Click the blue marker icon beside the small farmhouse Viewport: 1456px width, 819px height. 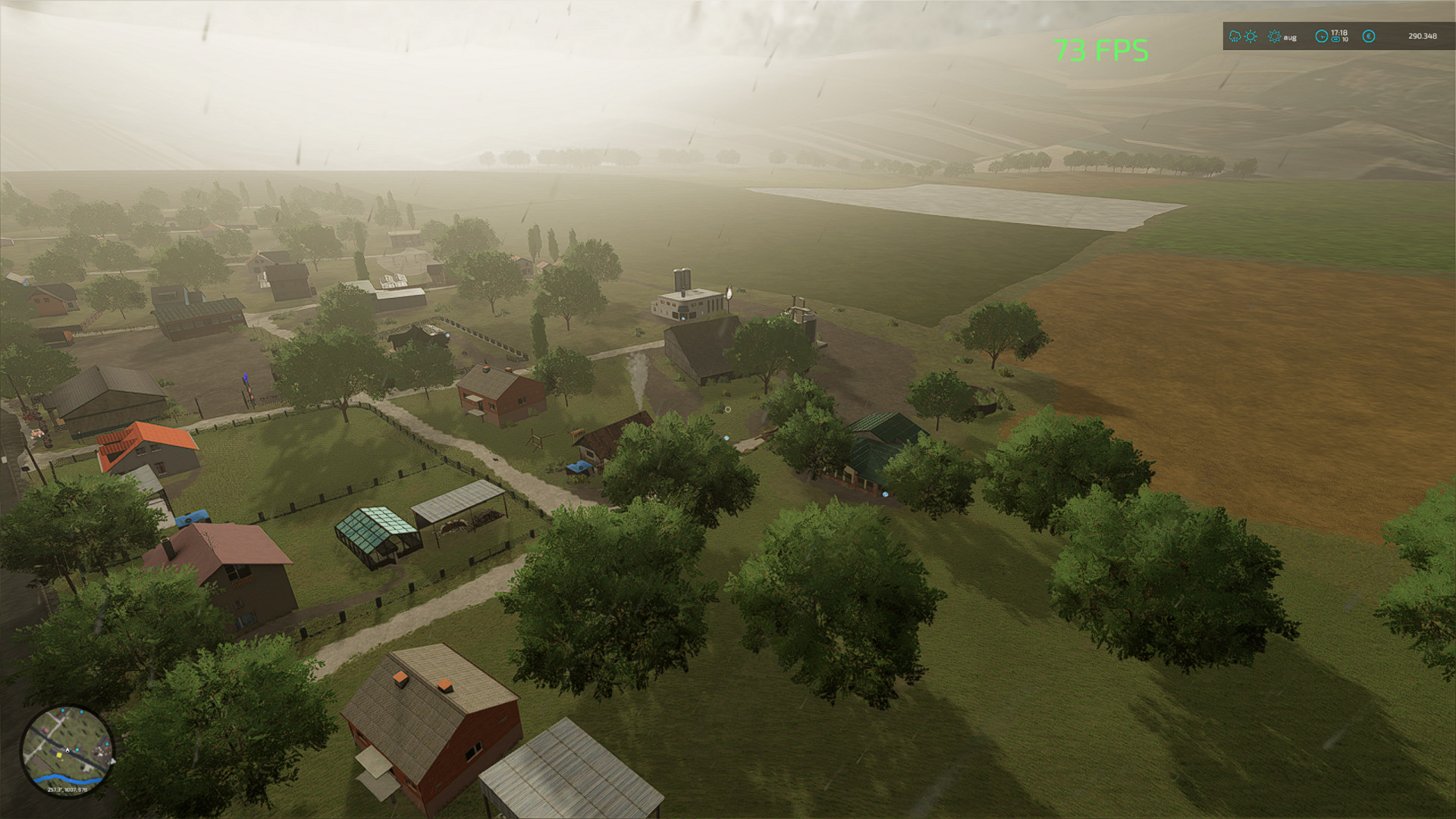point(726,438)
